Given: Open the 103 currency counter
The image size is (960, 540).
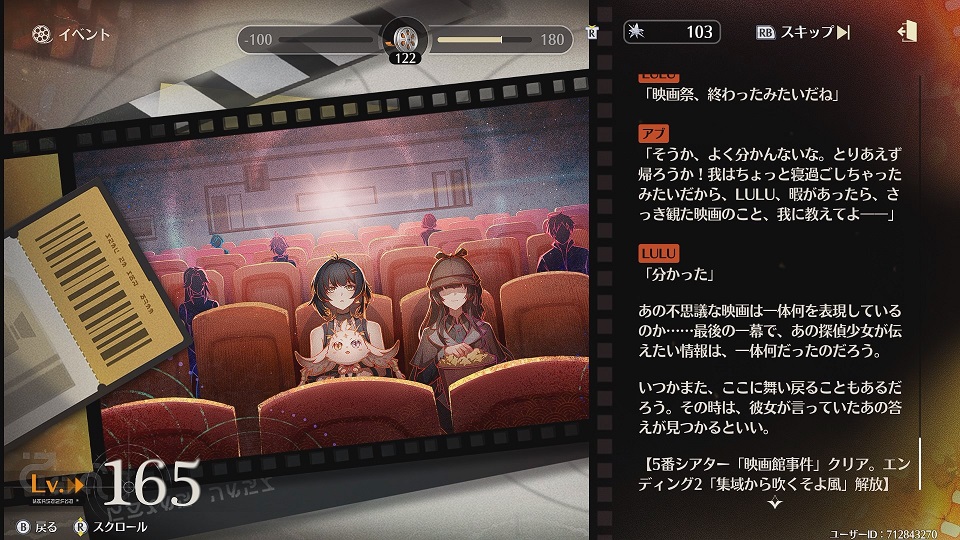Looking at the screenshot, I should point(671,32).
